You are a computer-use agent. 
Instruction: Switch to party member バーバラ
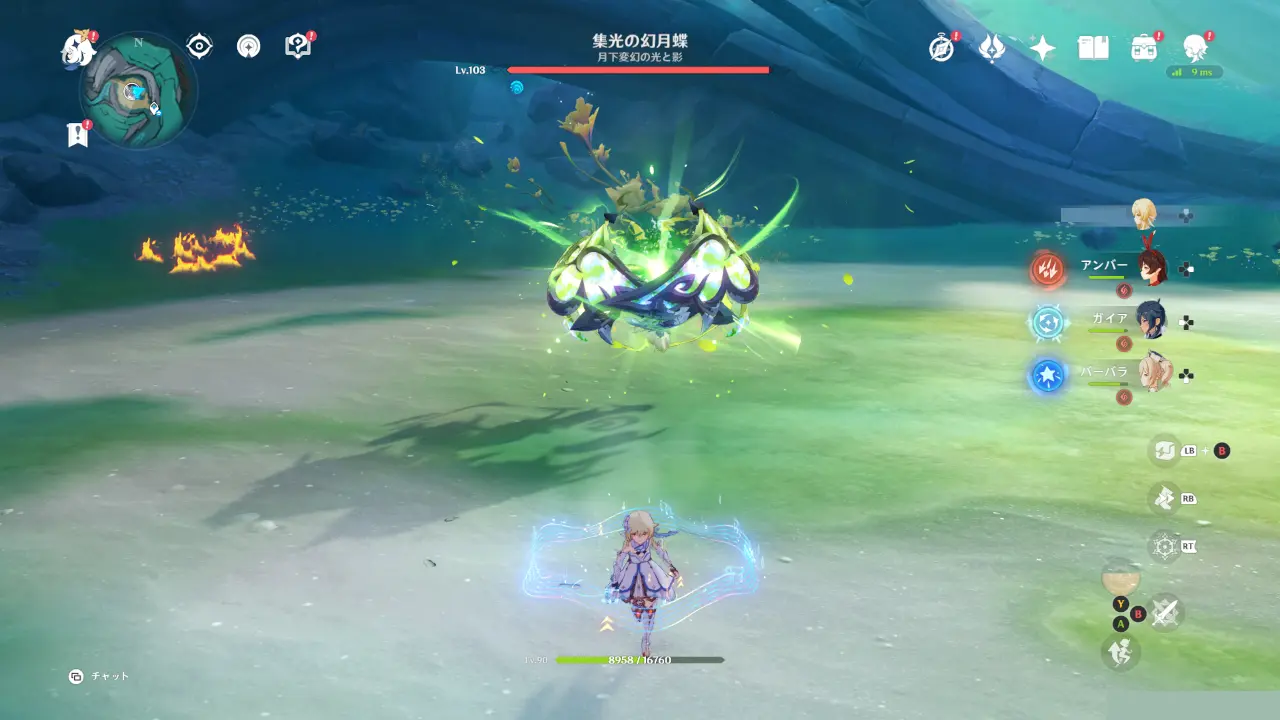(1152, 374)
